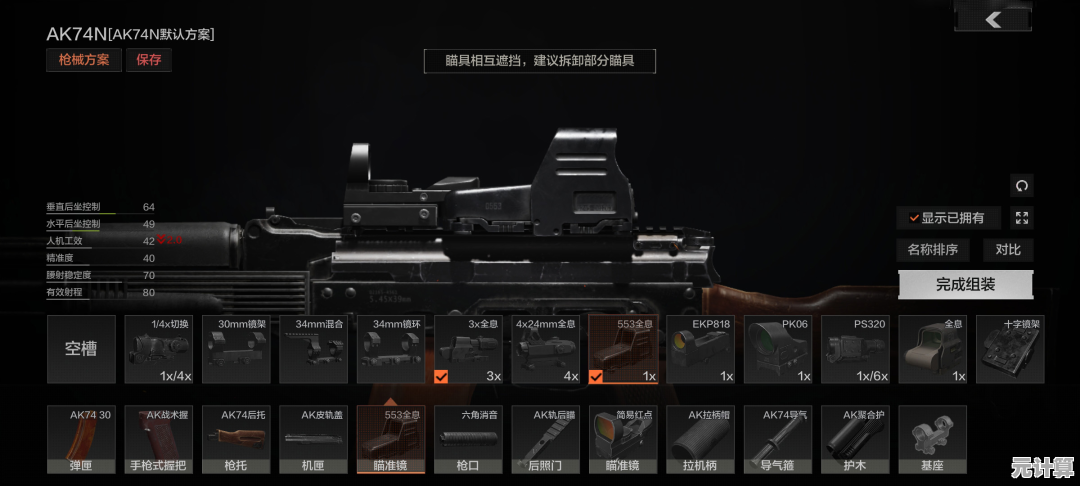Viewport: 1080px width, 486px height.
Task: Sort attachments with 名称排序
Action: (x=932, y=250)
